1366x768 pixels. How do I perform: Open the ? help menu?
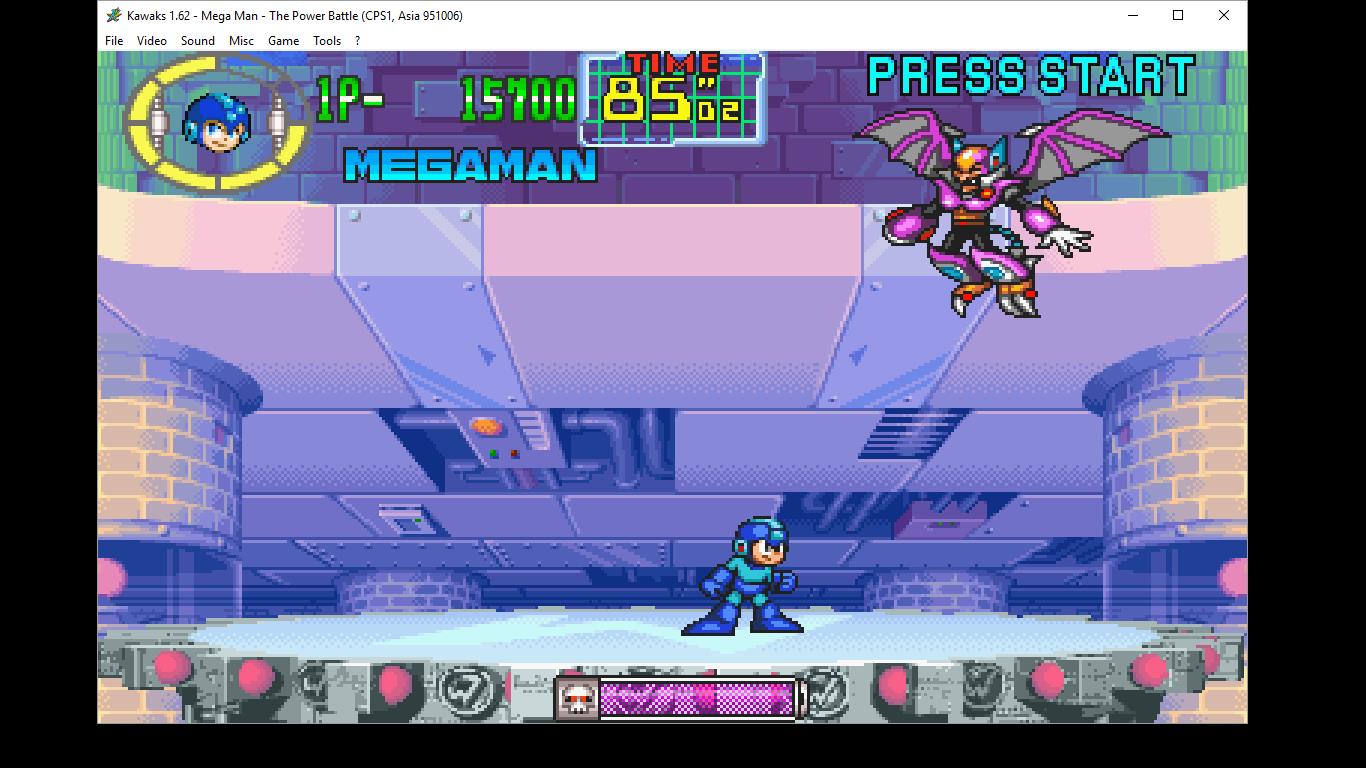[357, 41]
